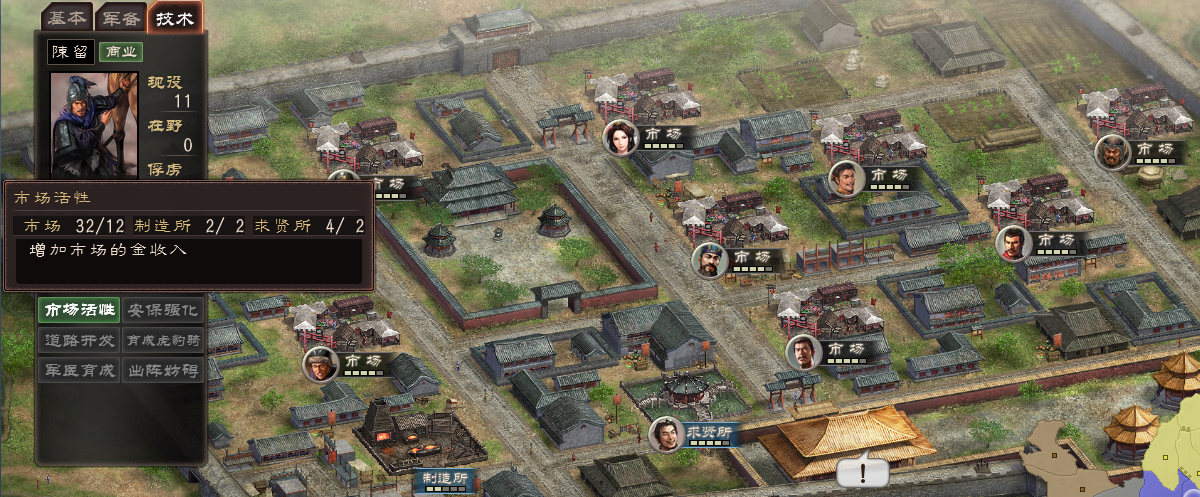
Task: Click the green 商业 tag
Action: tap(121, 52)
